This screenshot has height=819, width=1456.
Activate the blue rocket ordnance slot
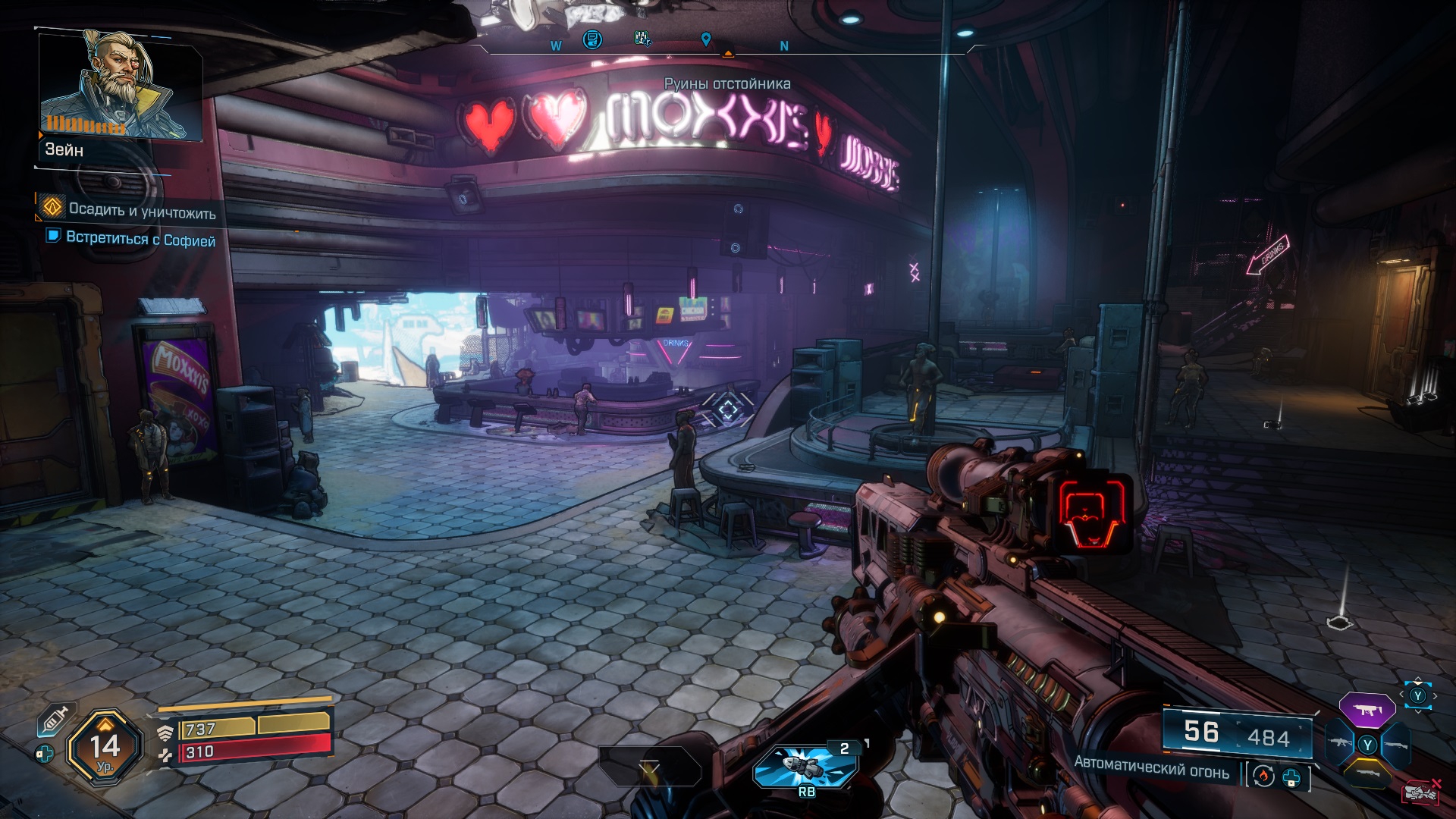(805, 766)
